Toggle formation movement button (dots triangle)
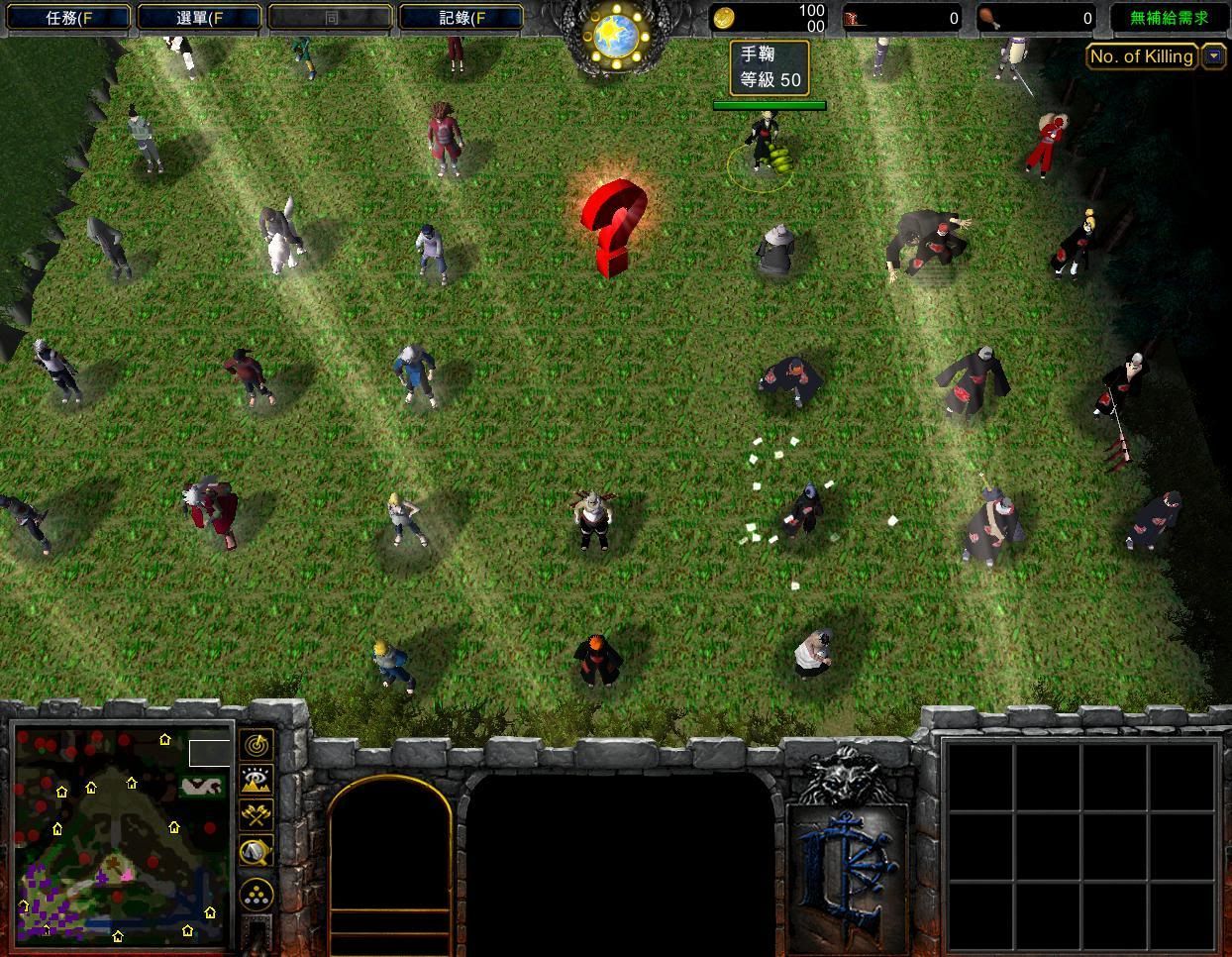The image size is (1232, 957). click(x=257, y=895)
